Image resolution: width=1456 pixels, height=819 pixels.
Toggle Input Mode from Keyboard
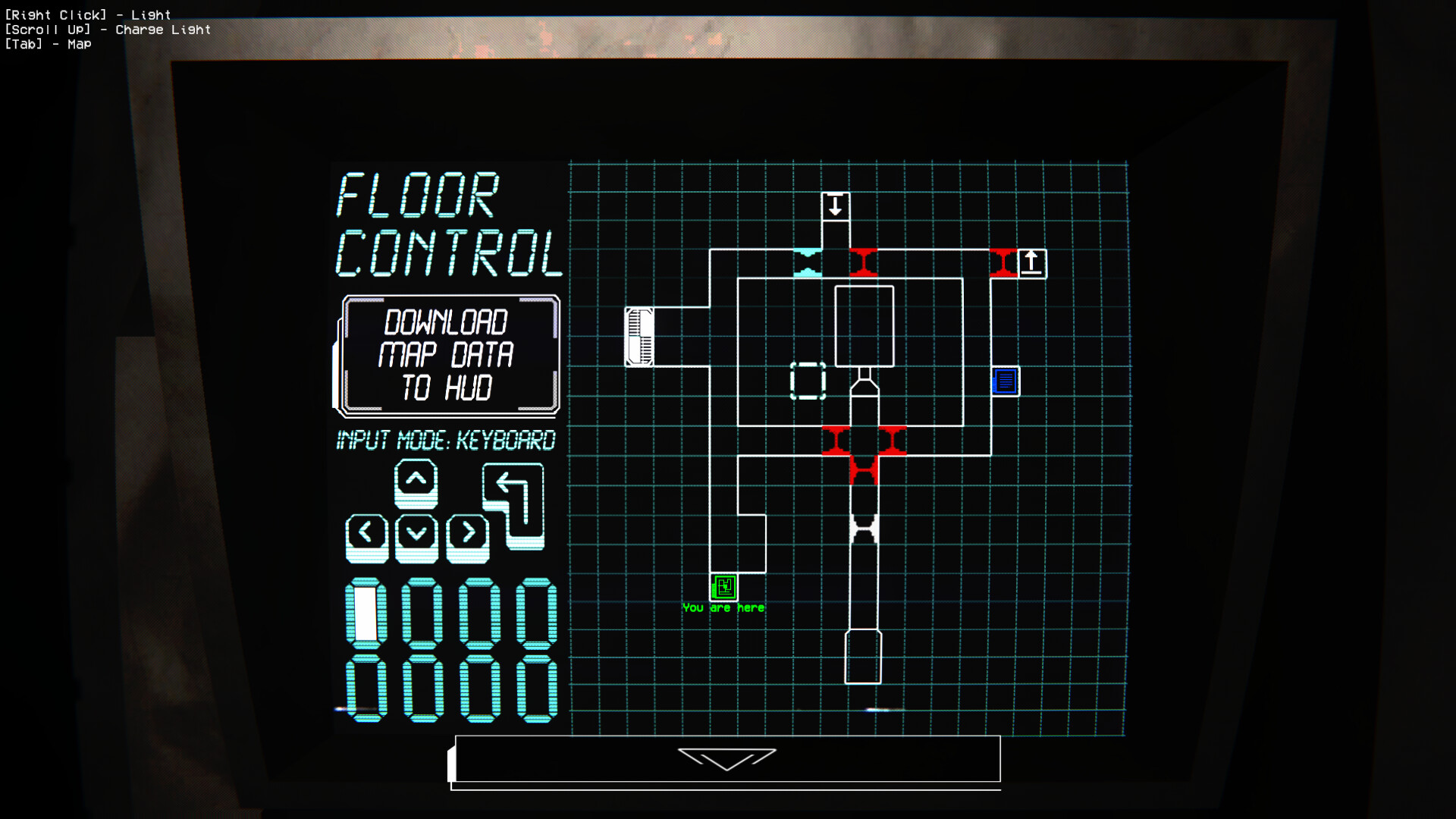(446, 441)
